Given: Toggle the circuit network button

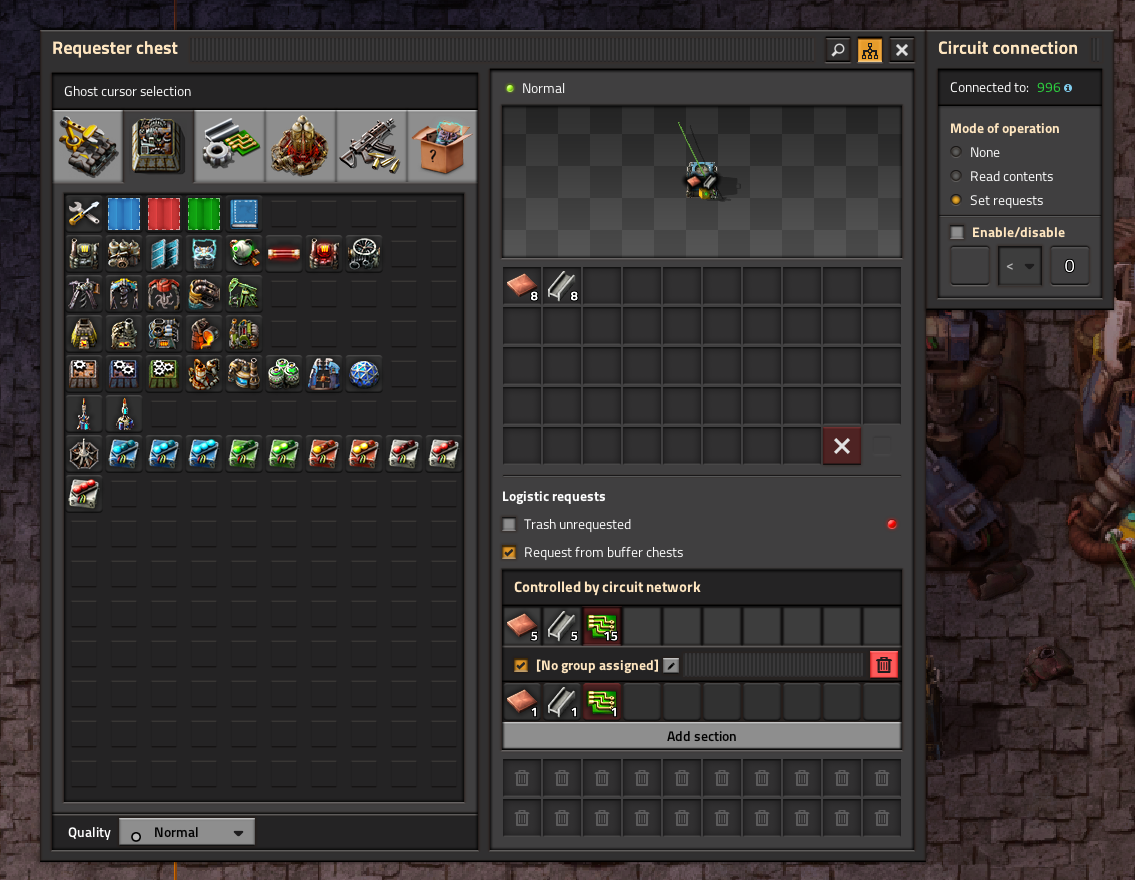Looking at the screenshot, I should pos(870,49).
